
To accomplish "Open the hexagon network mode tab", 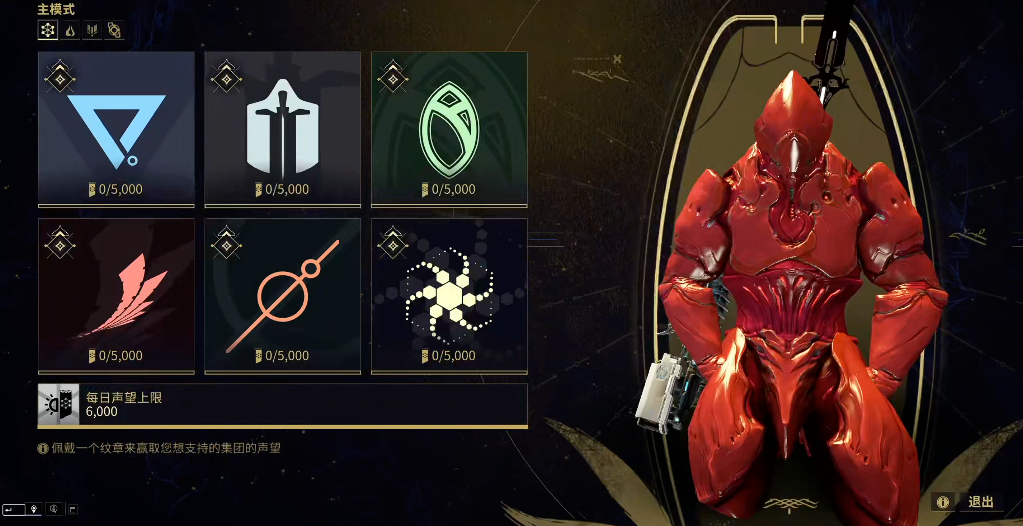I will click(48, 30).
